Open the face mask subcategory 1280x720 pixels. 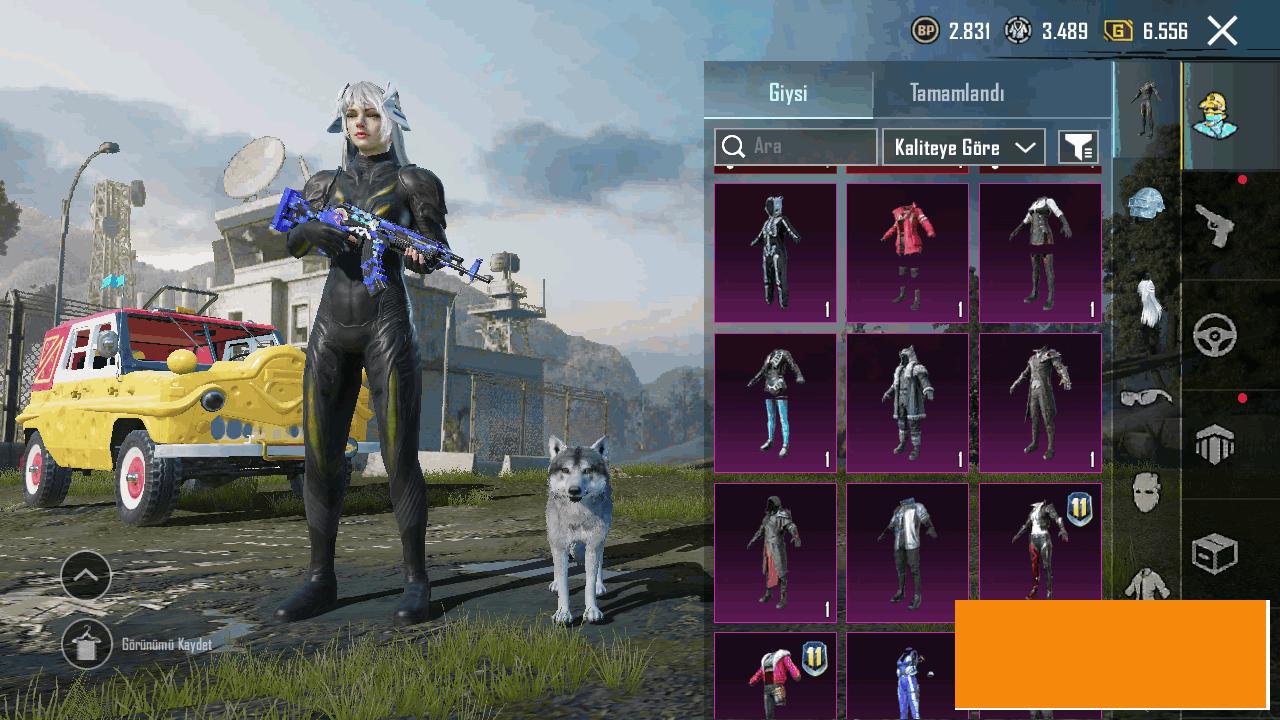pyautogui.click(x=1146, y=492)
